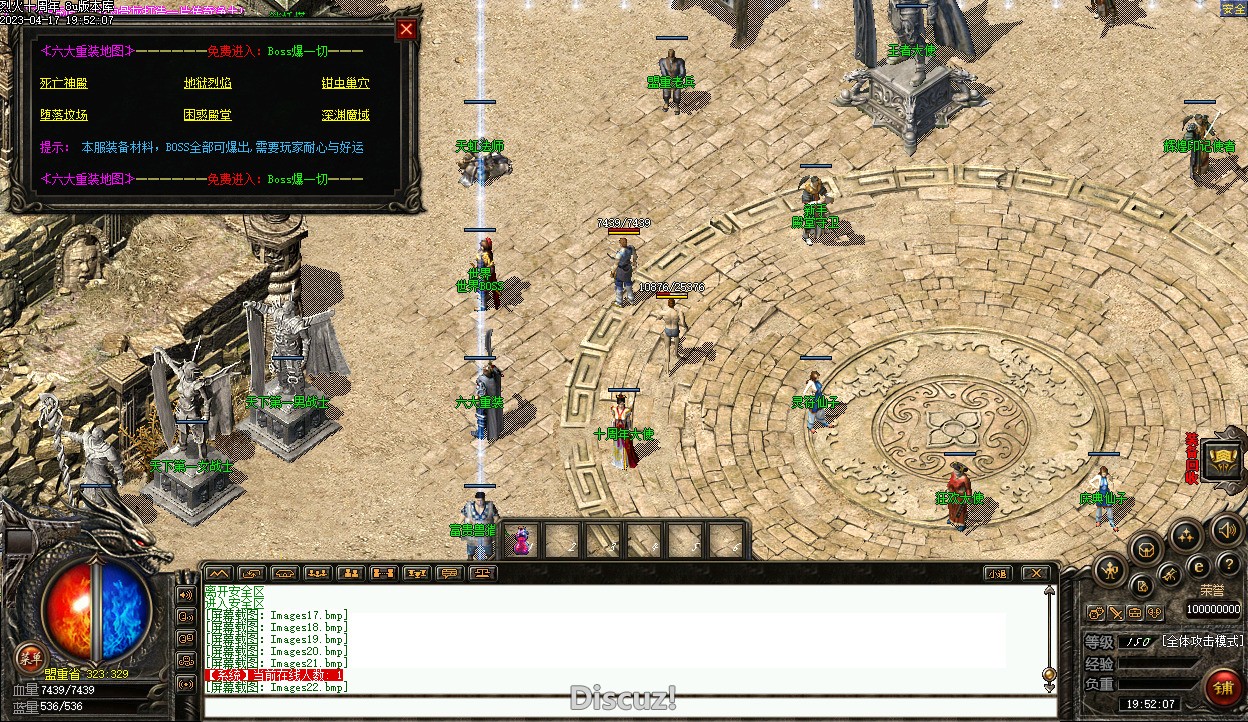Viewport: 1248px width, 722px height.
Task: Open the round "e" button
Action: [1199, 566]
